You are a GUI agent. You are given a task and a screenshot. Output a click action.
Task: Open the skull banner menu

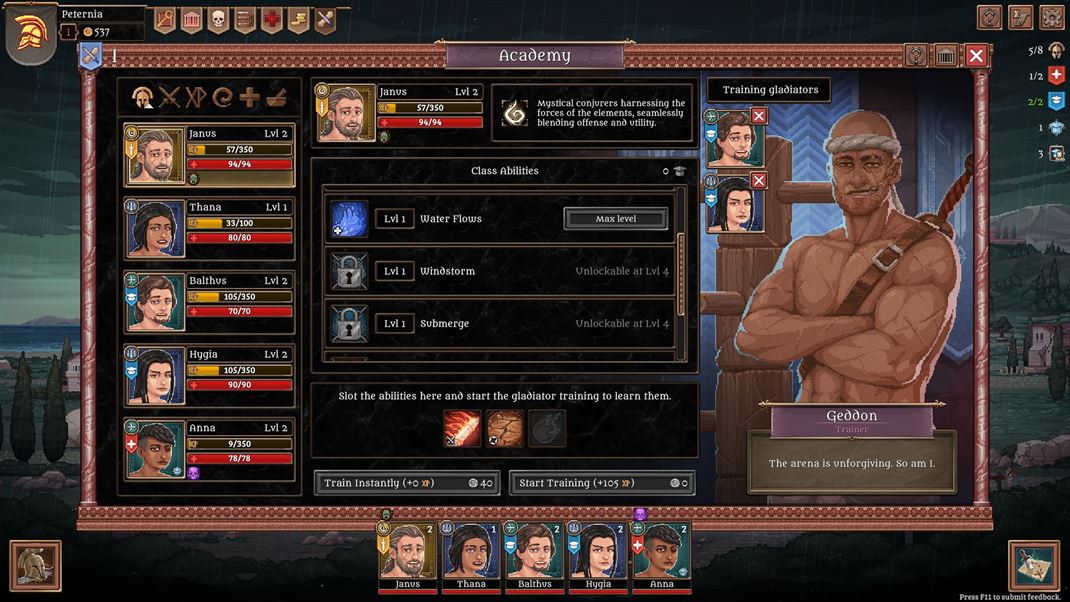pos(218,19)
